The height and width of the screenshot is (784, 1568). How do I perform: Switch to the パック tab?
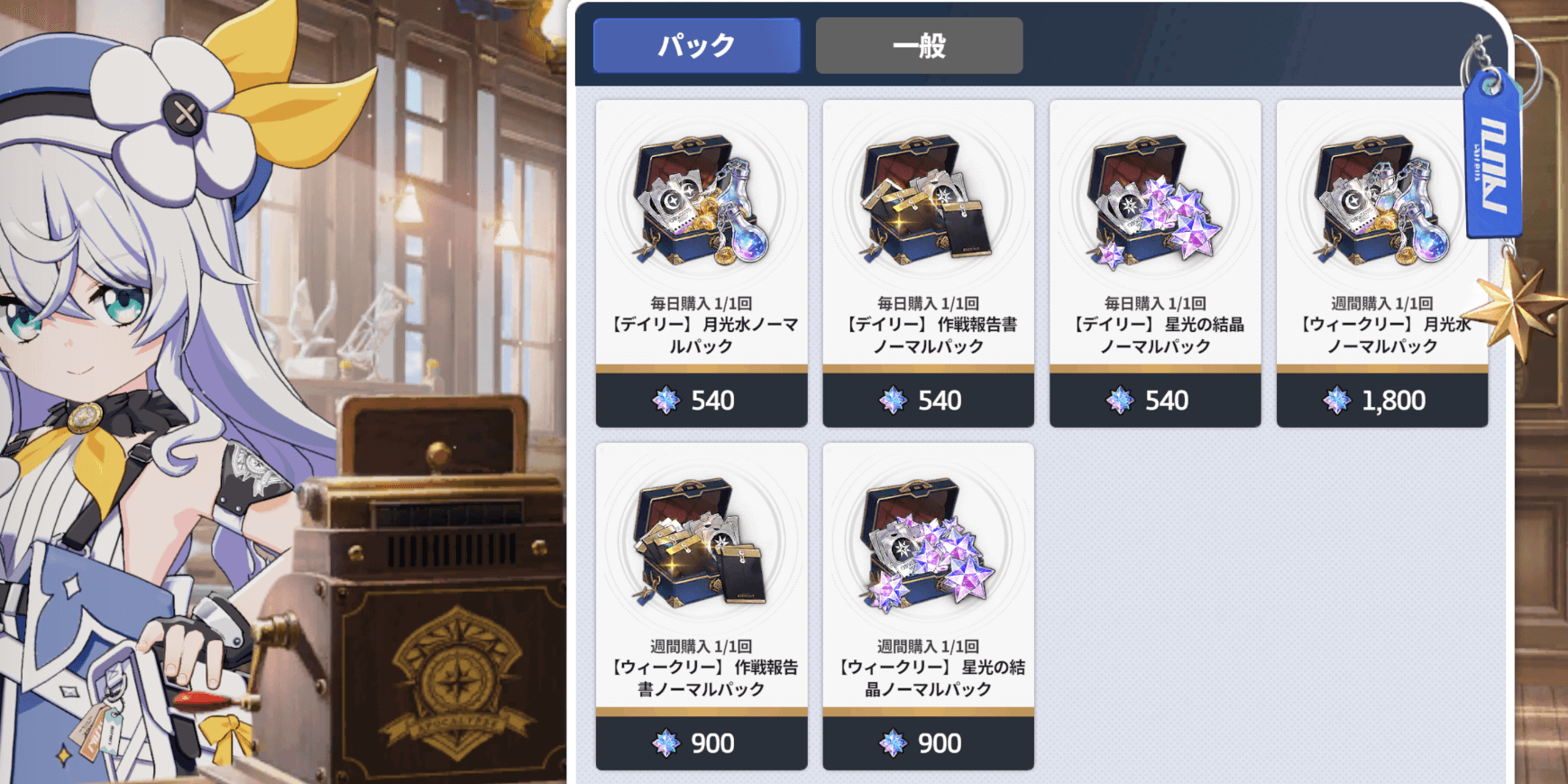click(x=695, y=45)
